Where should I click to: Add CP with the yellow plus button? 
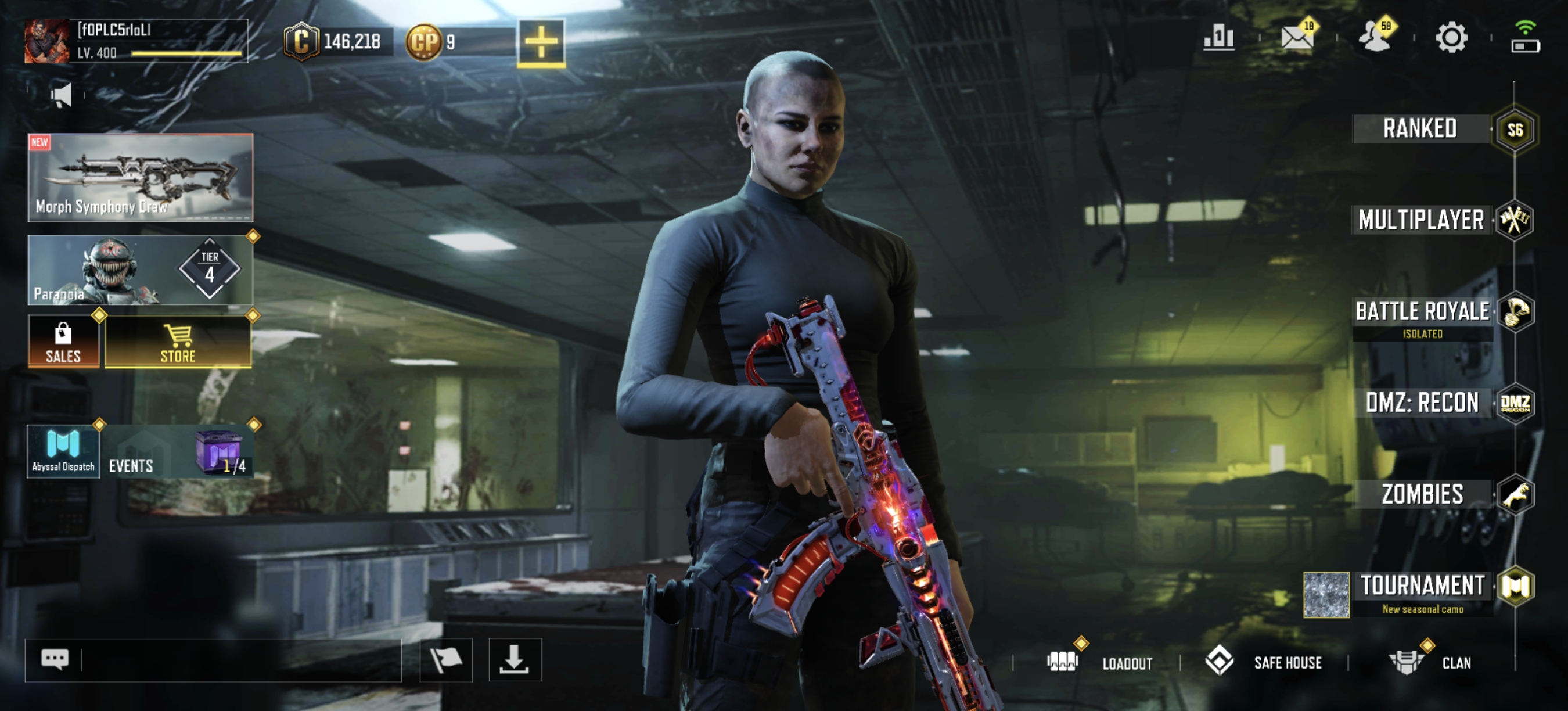(541, 42)
